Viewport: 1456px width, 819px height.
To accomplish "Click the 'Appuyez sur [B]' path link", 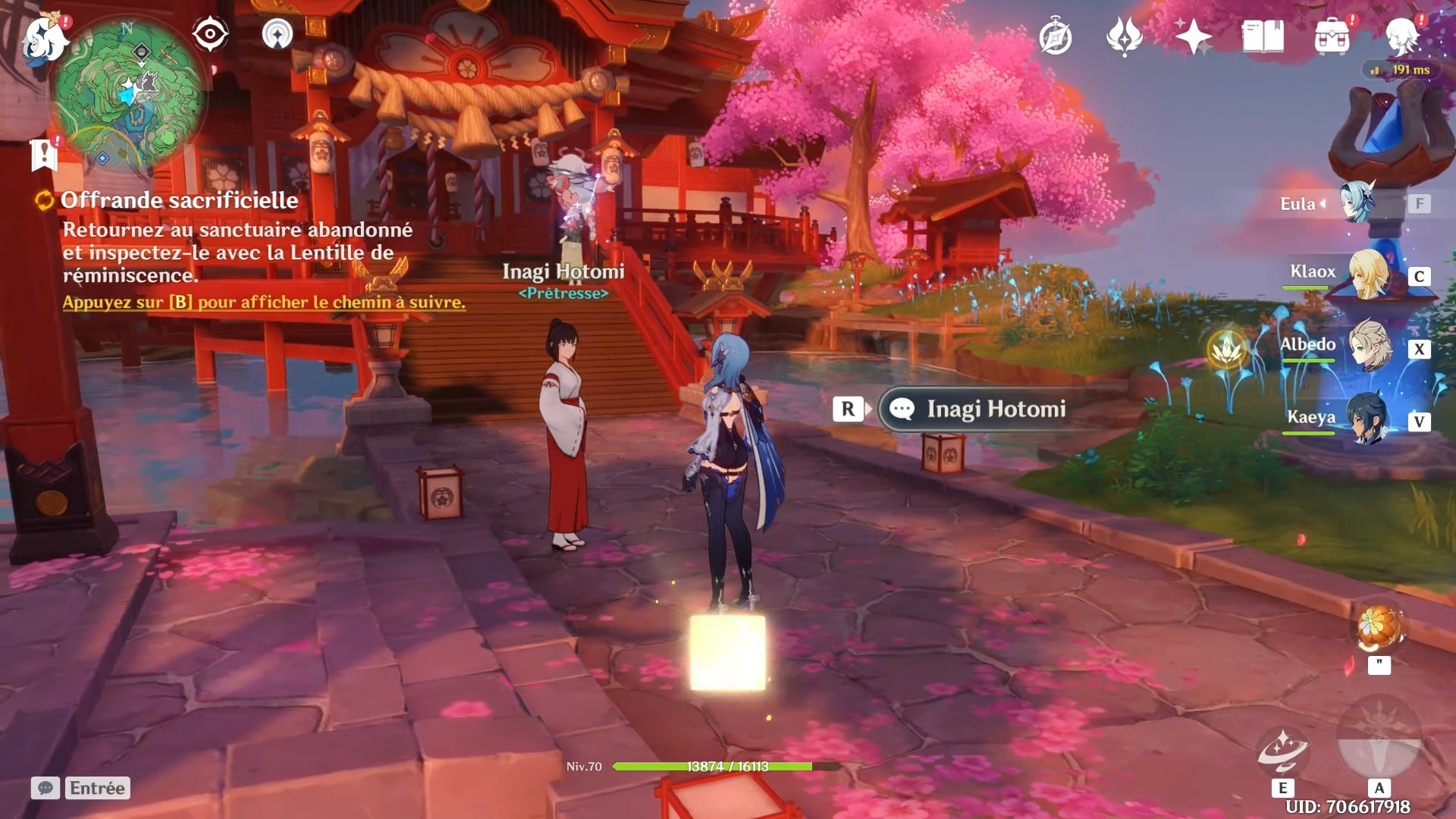I will (265, 303).
